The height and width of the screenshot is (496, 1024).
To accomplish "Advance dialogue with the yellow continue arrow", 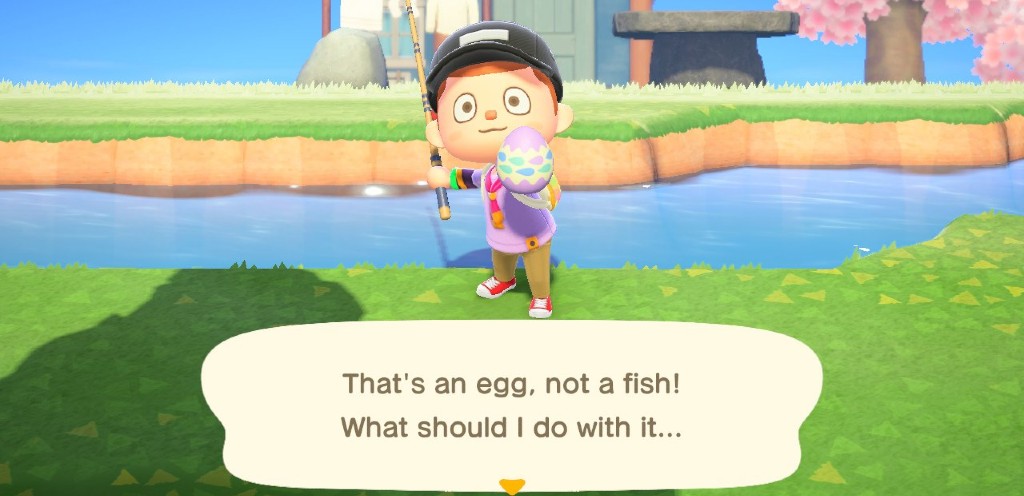I will point(511,487).
